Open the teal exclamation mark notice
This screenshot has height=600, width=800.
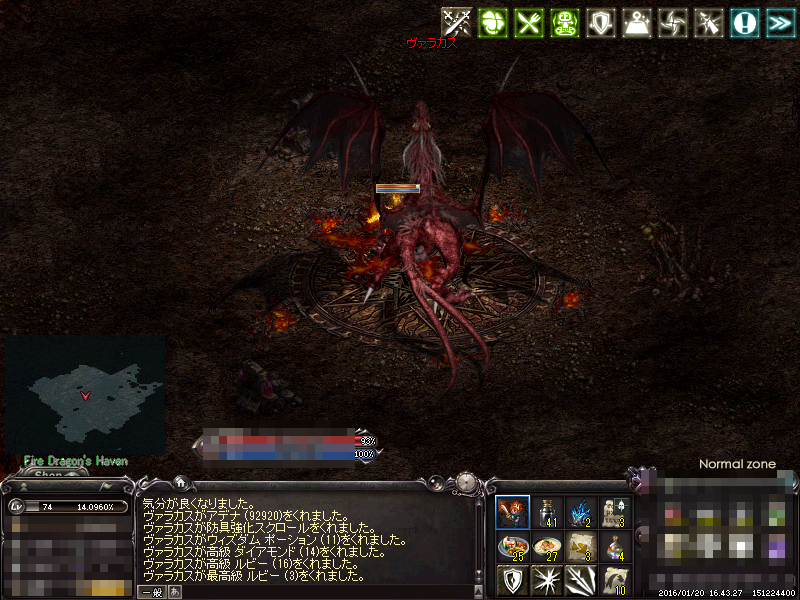pos(743,22)
